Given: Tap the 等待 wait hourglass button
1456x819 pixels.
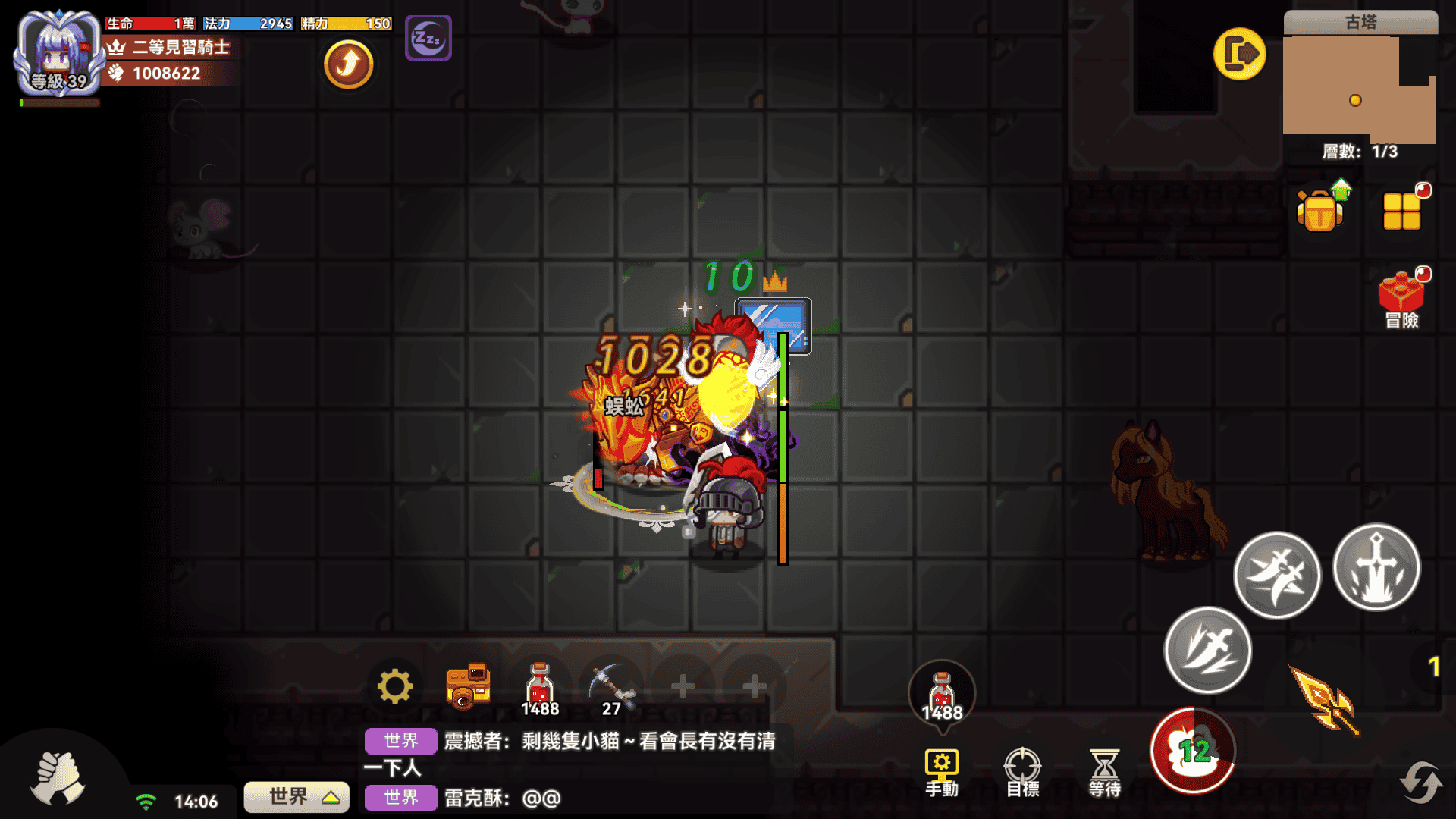Looking at the screenshot, I should click(x=1104, y=772).
